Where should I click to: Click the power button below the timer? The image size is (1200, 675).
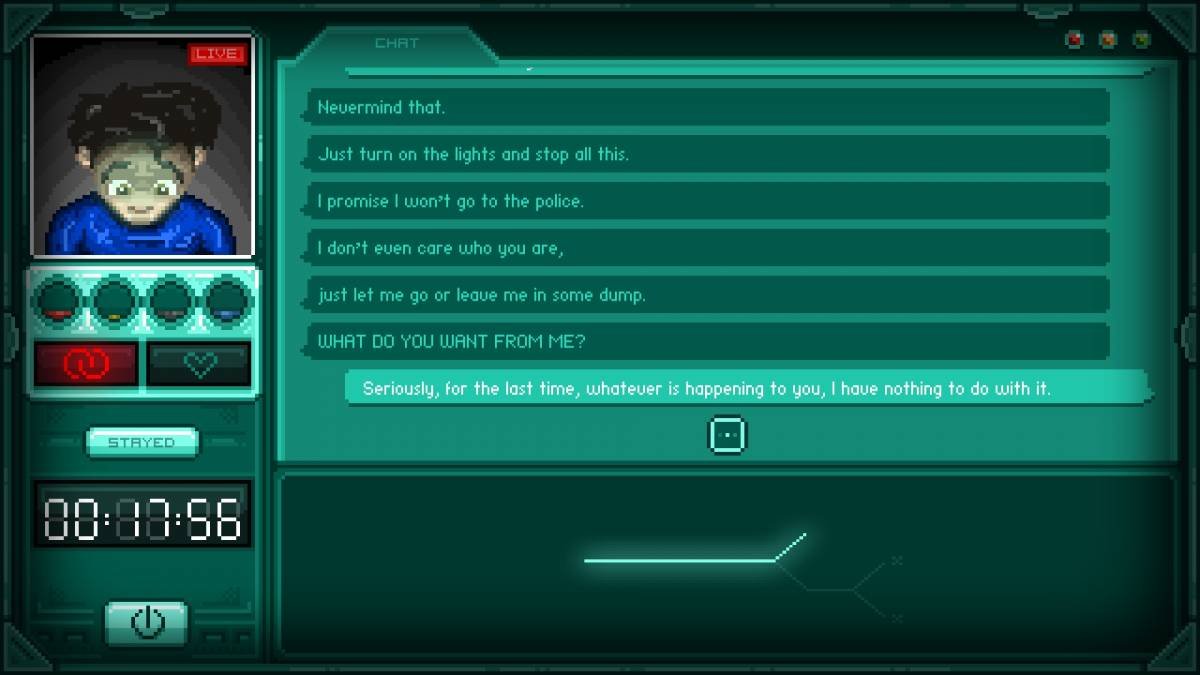(146, 622)
